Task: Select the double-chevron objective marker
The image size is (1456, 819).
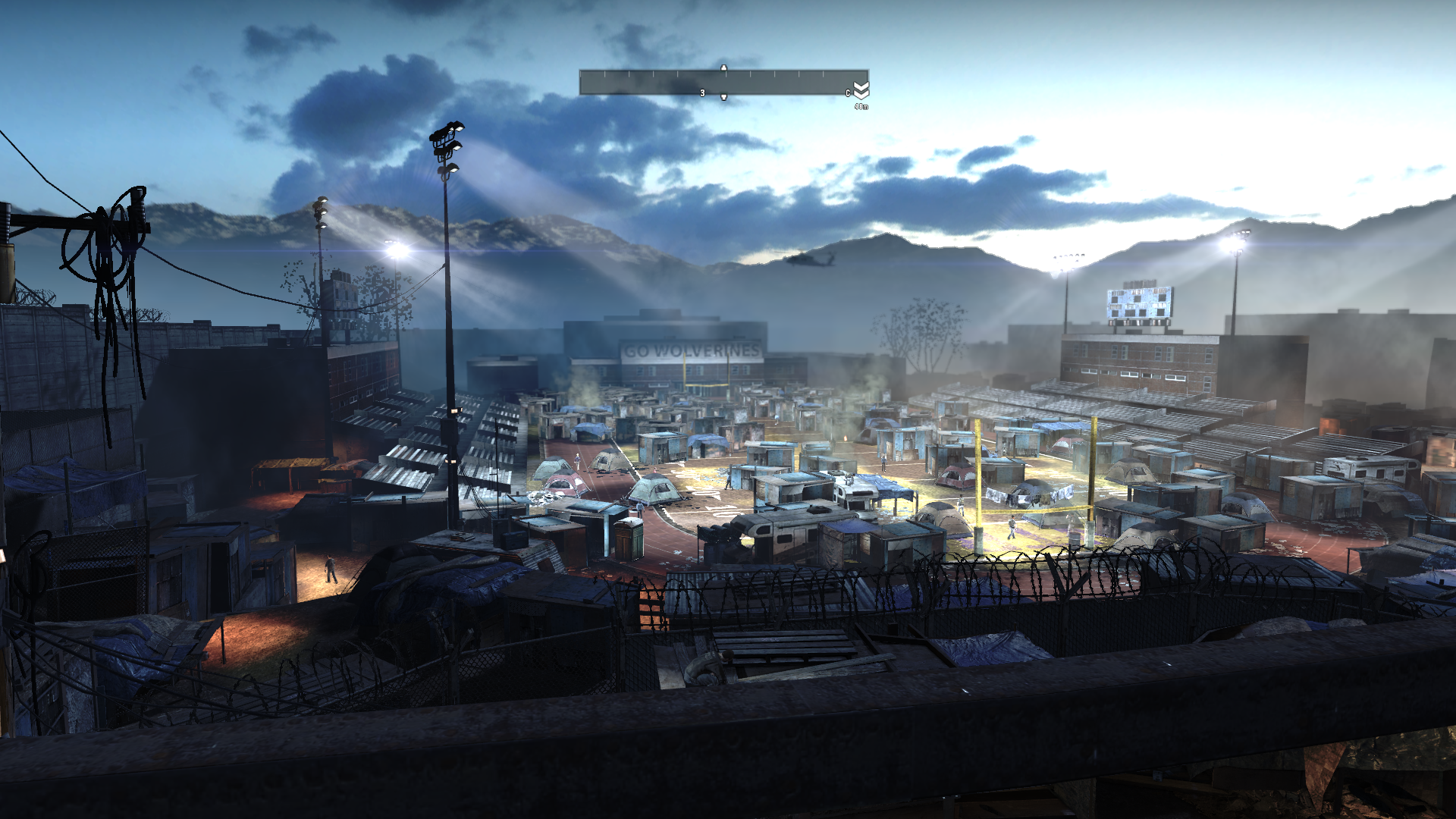Action: pos(861,90)
